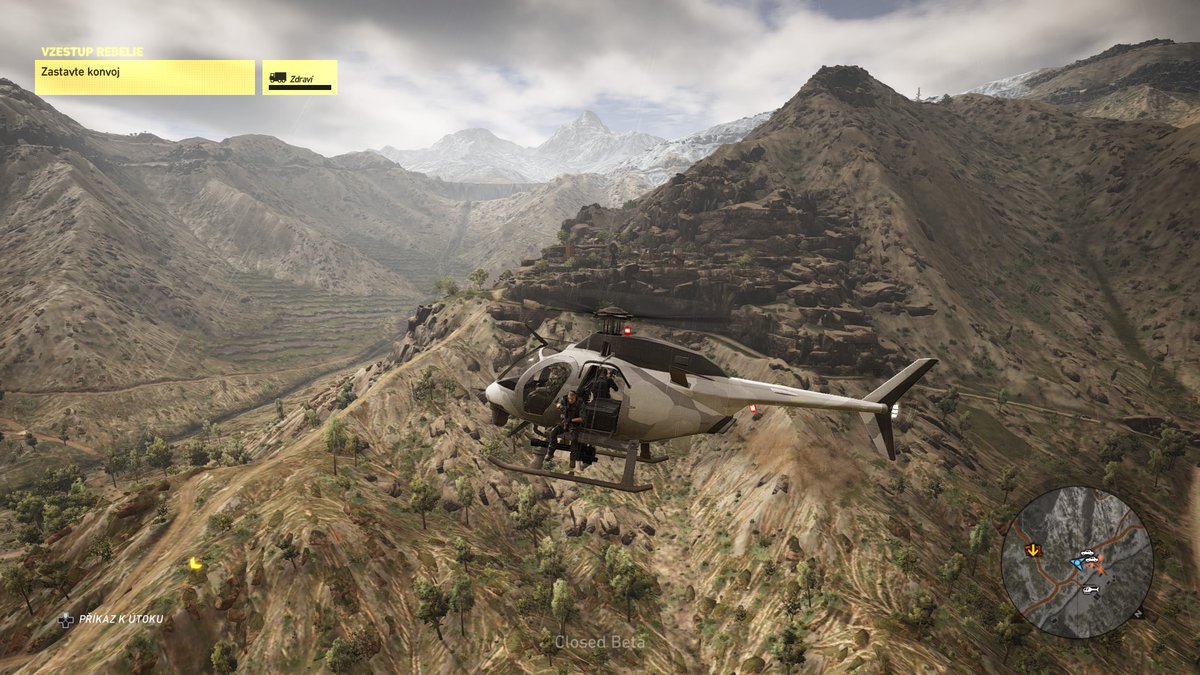The width and height of the screenshot is (1200, 675).
Task: Select the "Zastavte konvoj" objective tracker
Action: pos(145,77)
